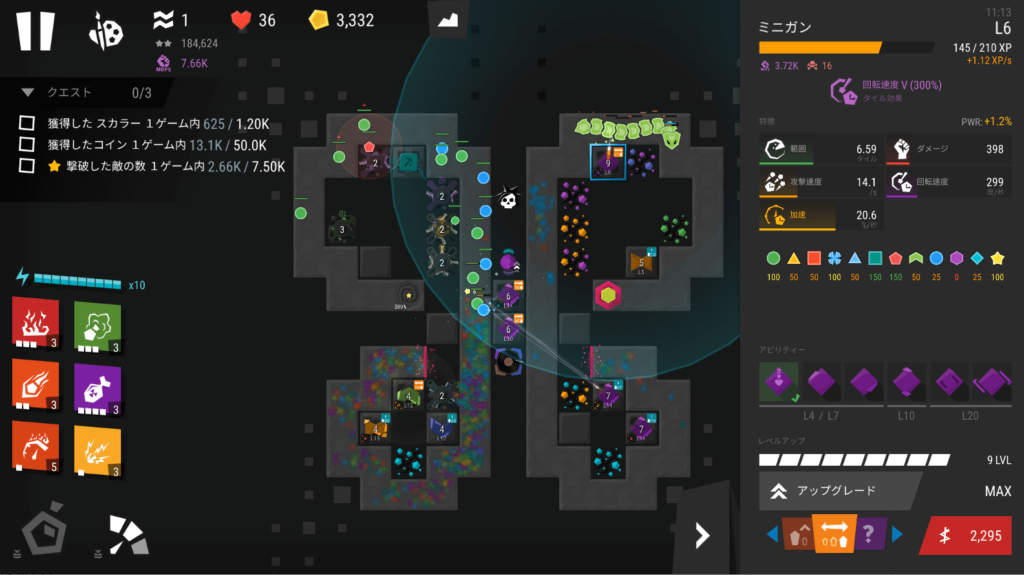Activate the purple nuke bomb ability
Image resolution: width=1024 pixels, height=575 pixels.
coord(97,384)
